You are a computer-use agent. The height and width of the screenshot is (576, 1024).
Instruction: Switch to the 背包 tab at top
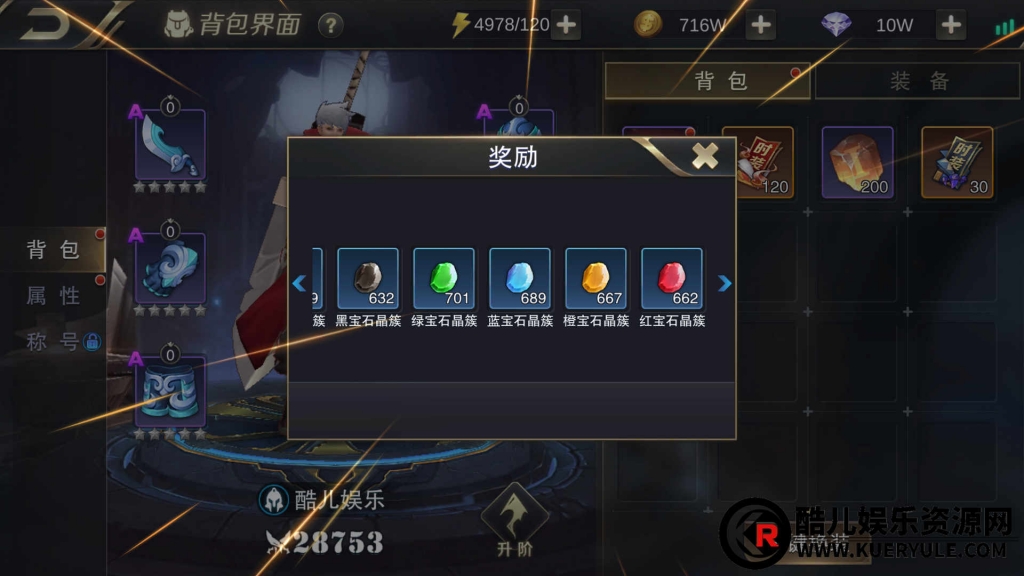pyautogui.click(x=707, y=81)
